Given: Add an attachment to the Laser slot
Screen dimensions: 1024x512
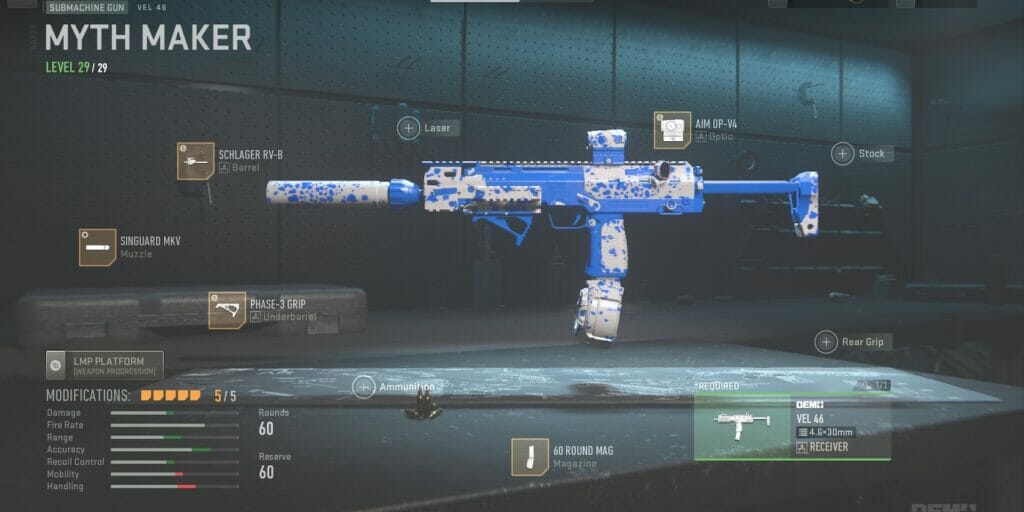Looking at the screenshot, I should (x=409, y=128).
